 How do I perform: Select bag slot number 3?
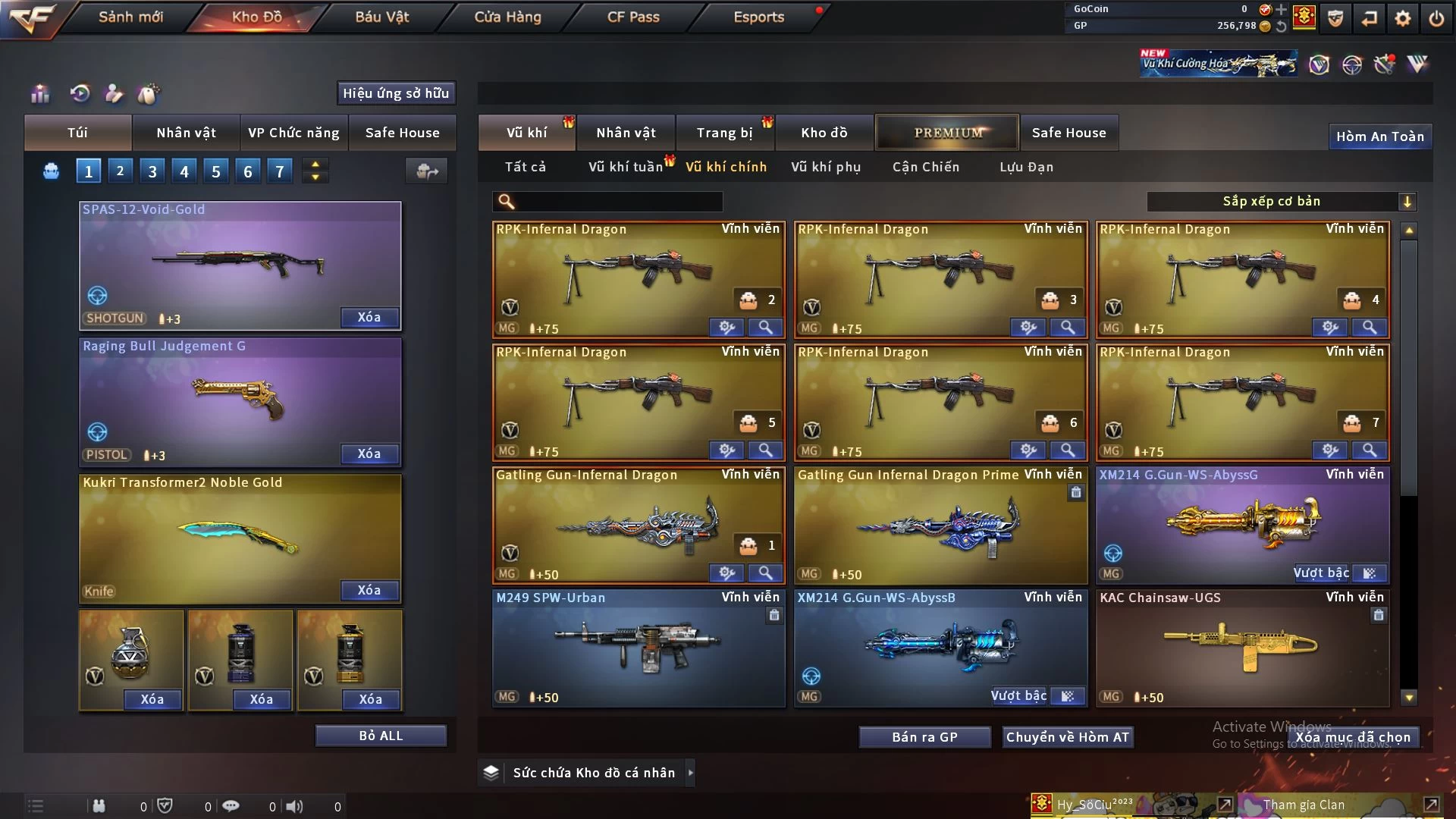(152, 171)
